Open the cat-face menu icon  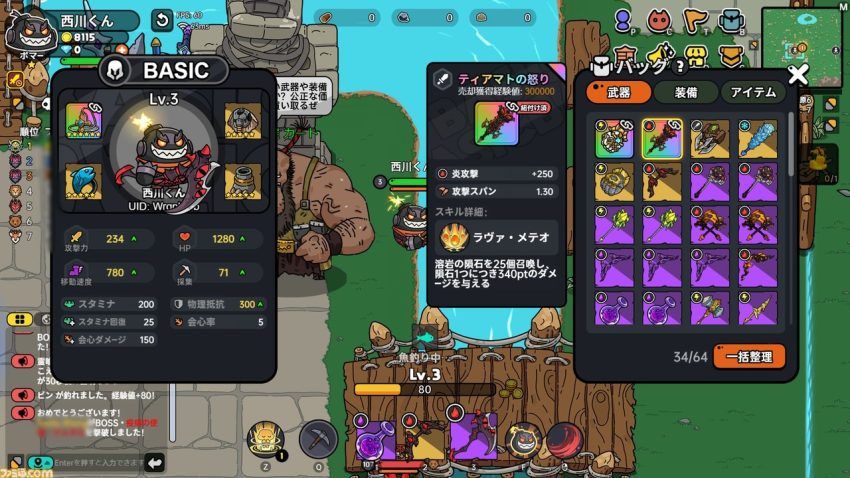[658, 19]
